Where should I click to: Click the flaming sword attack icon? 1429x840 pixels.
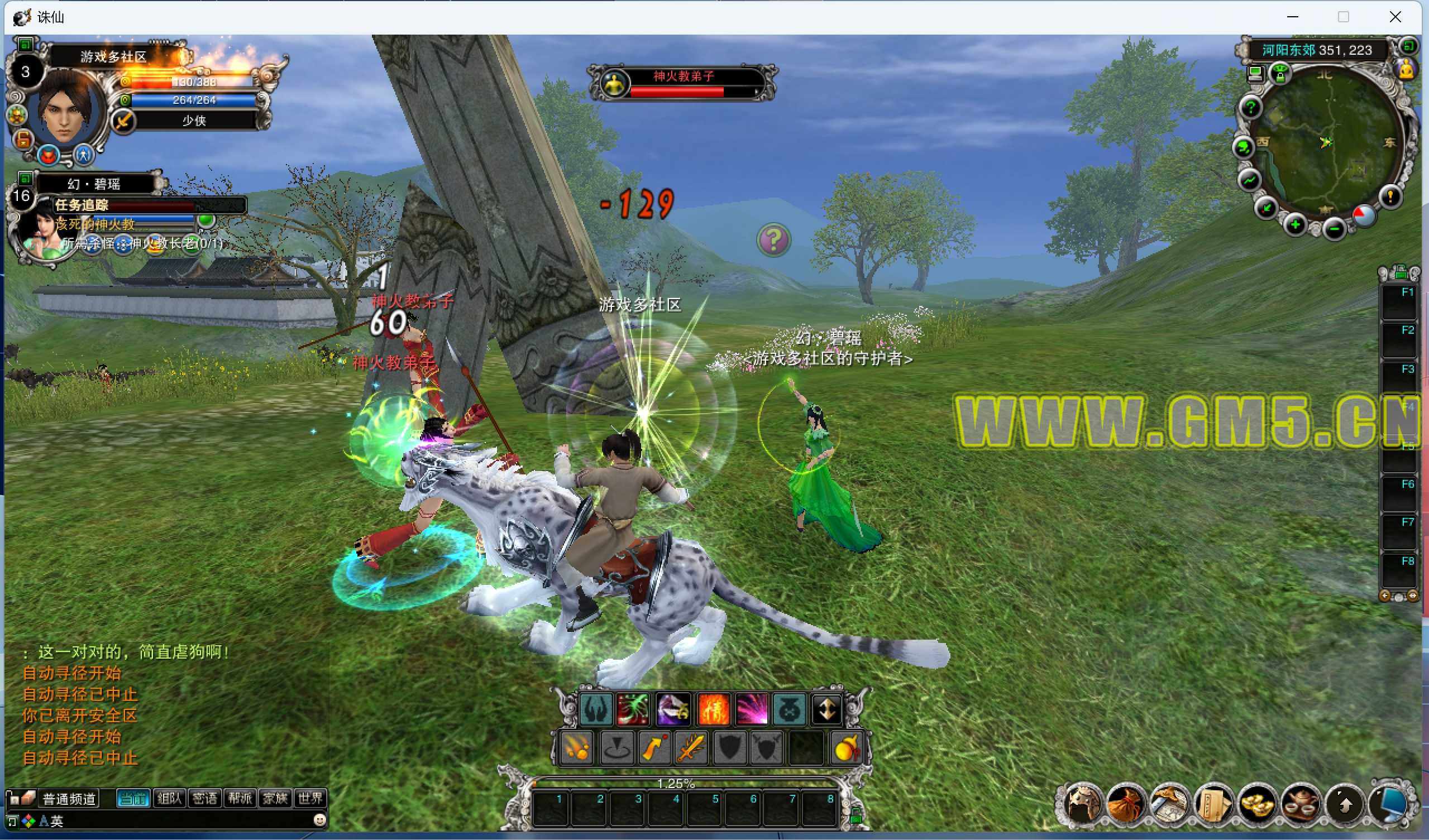691,747
